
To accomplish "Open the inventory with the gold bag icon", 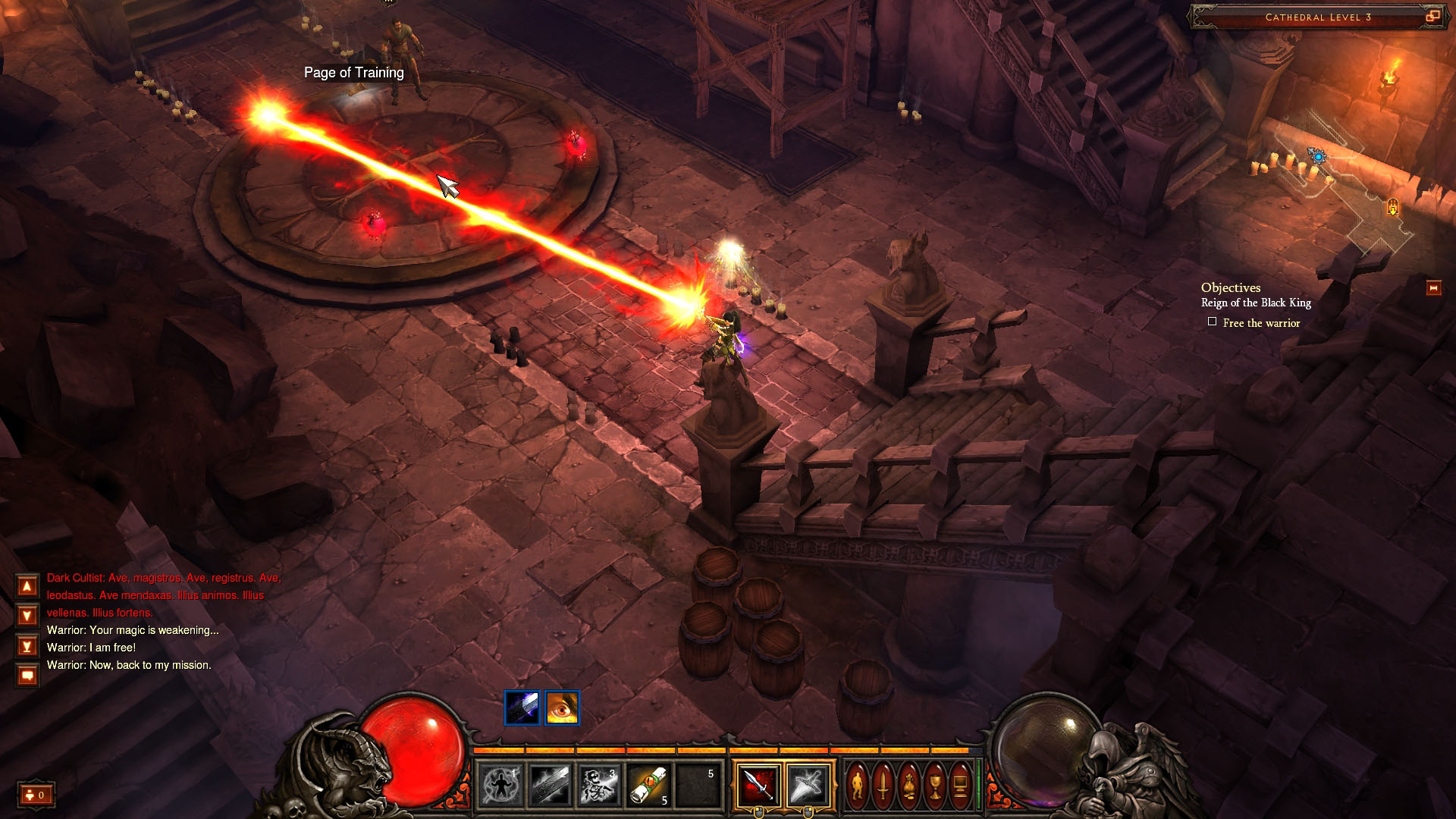I will [909, 785].
